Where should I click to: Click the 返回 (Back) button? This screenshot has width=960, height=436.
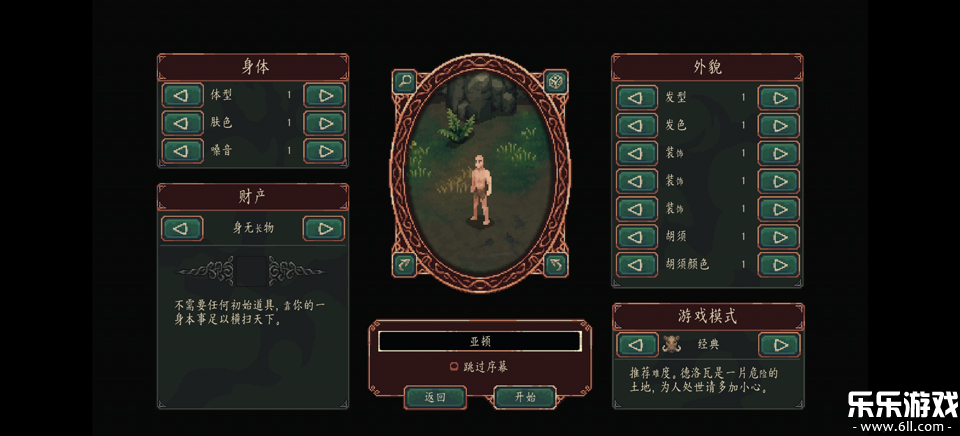(435, 397)
